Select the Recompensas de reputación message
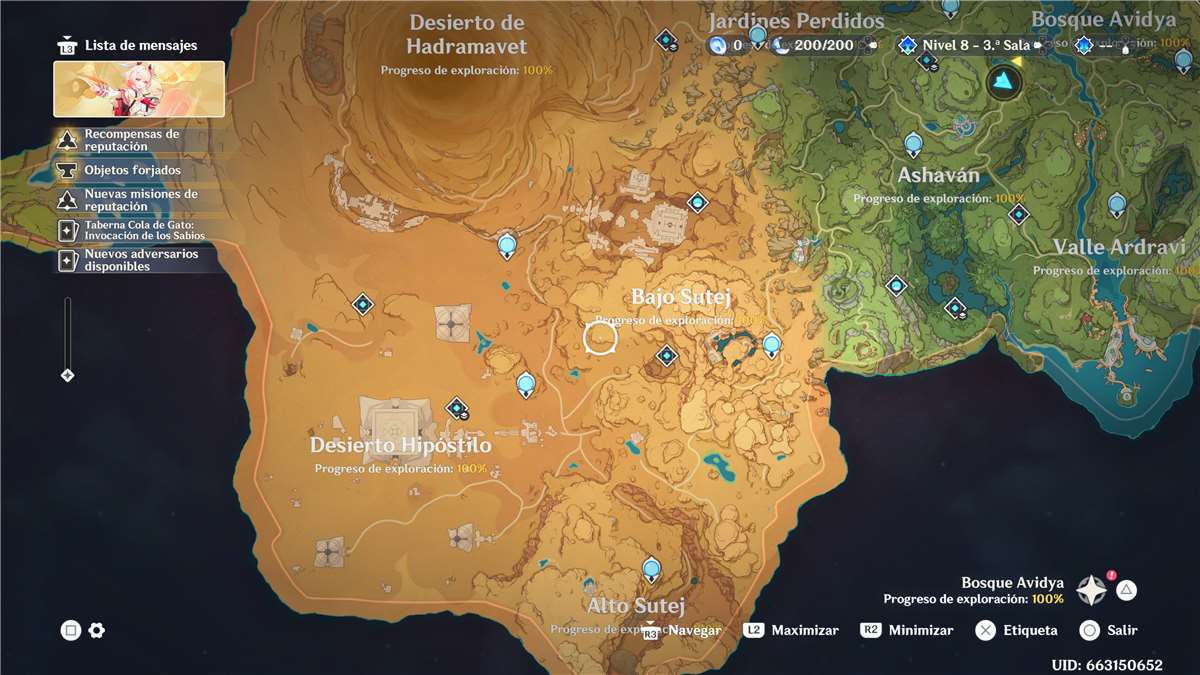Image resolution: width=1200 pixels, height=675 pixels. click(x=130, y=140)
